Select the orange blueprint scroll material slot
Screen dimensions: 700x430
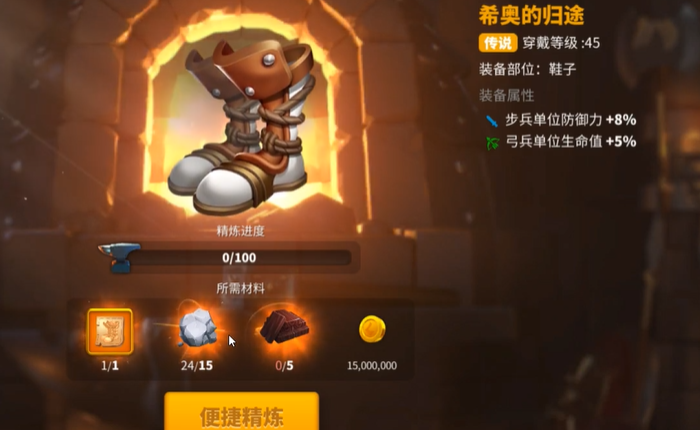(x=110, y=330)
